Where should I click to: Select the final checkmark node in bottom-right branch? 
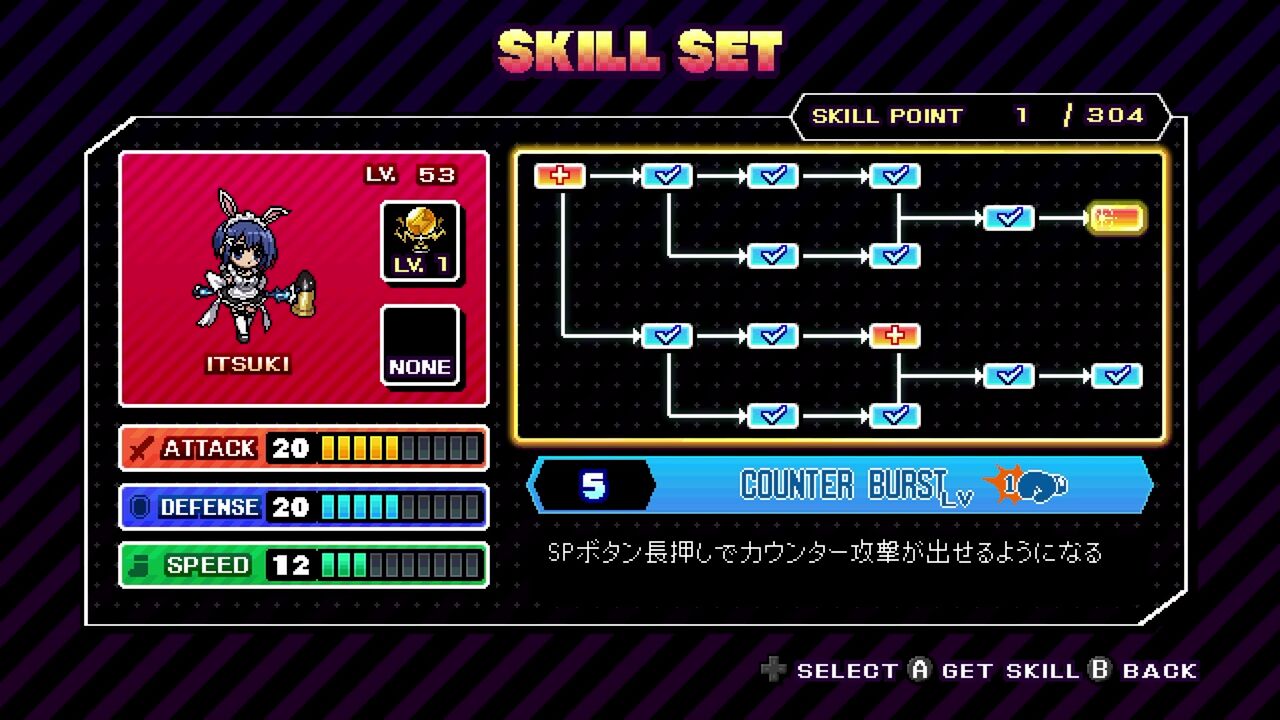(1118, 376)
